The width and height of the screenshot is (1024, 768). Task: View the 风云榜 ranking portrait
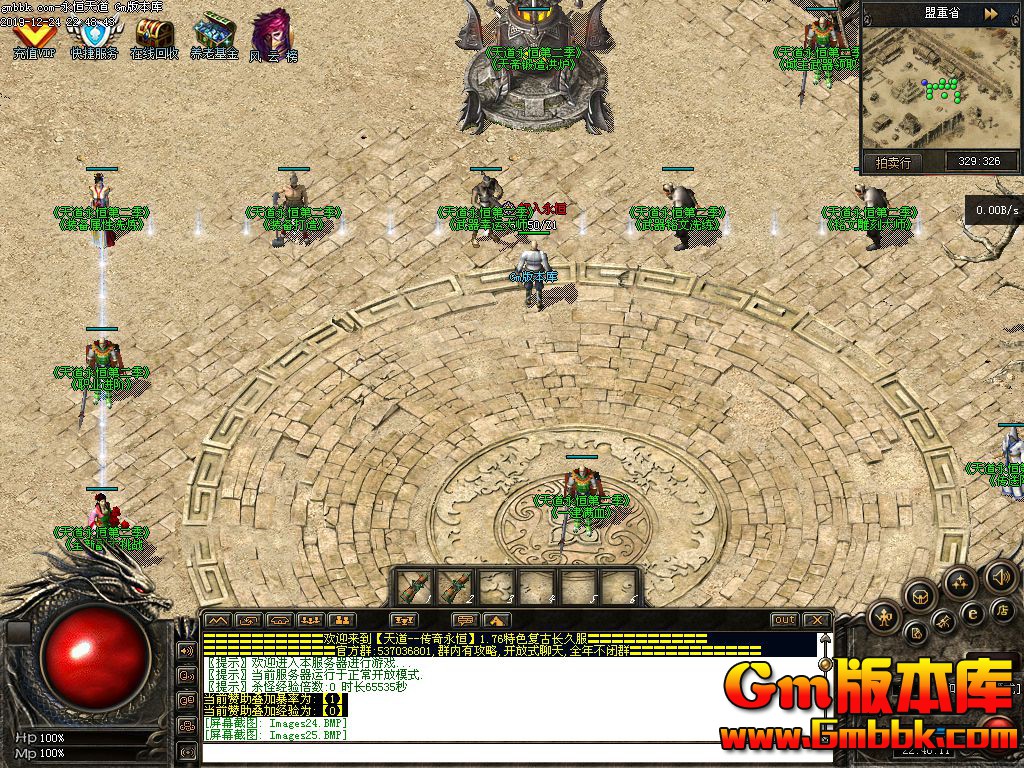pos(272,37)
